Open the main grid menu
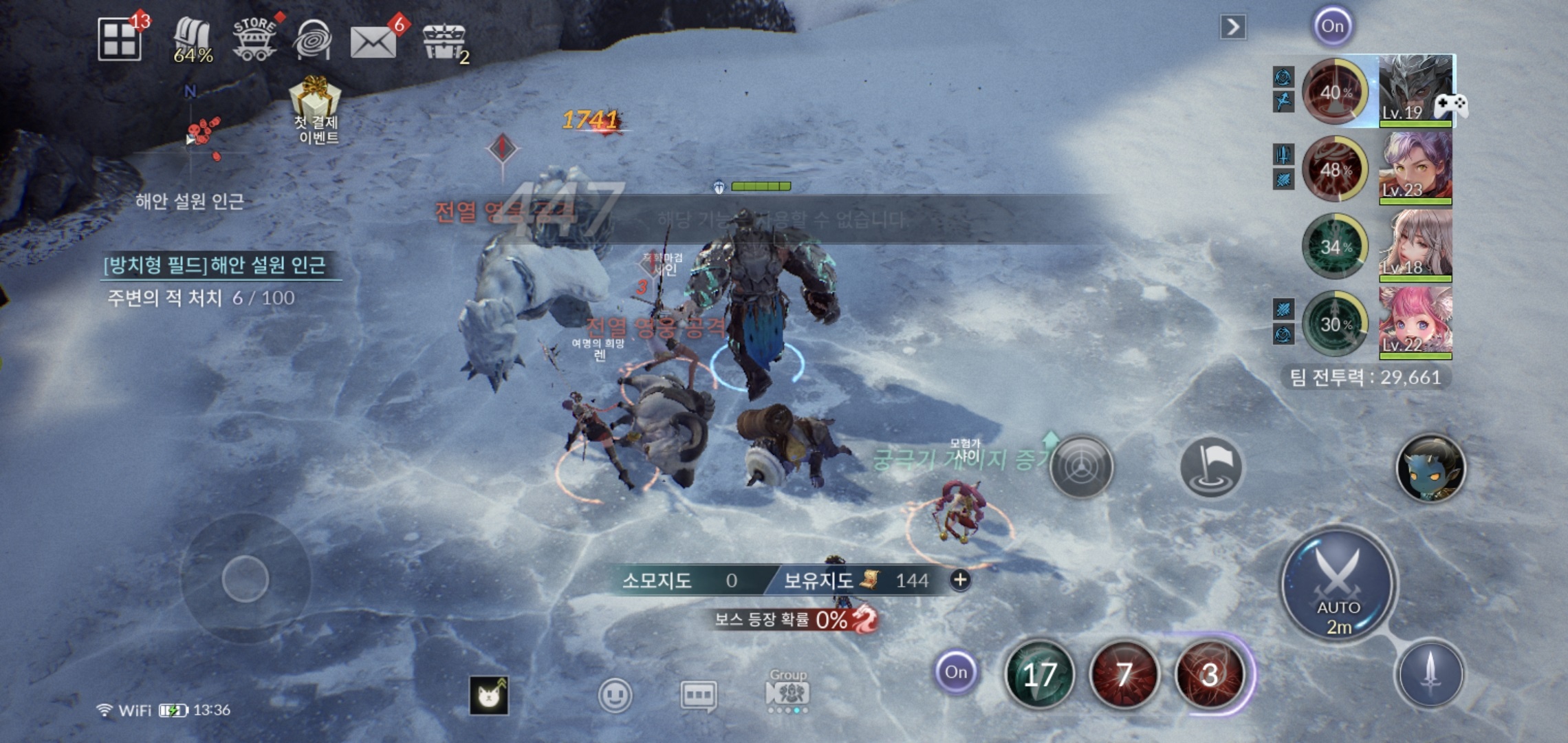 [120, 39]
